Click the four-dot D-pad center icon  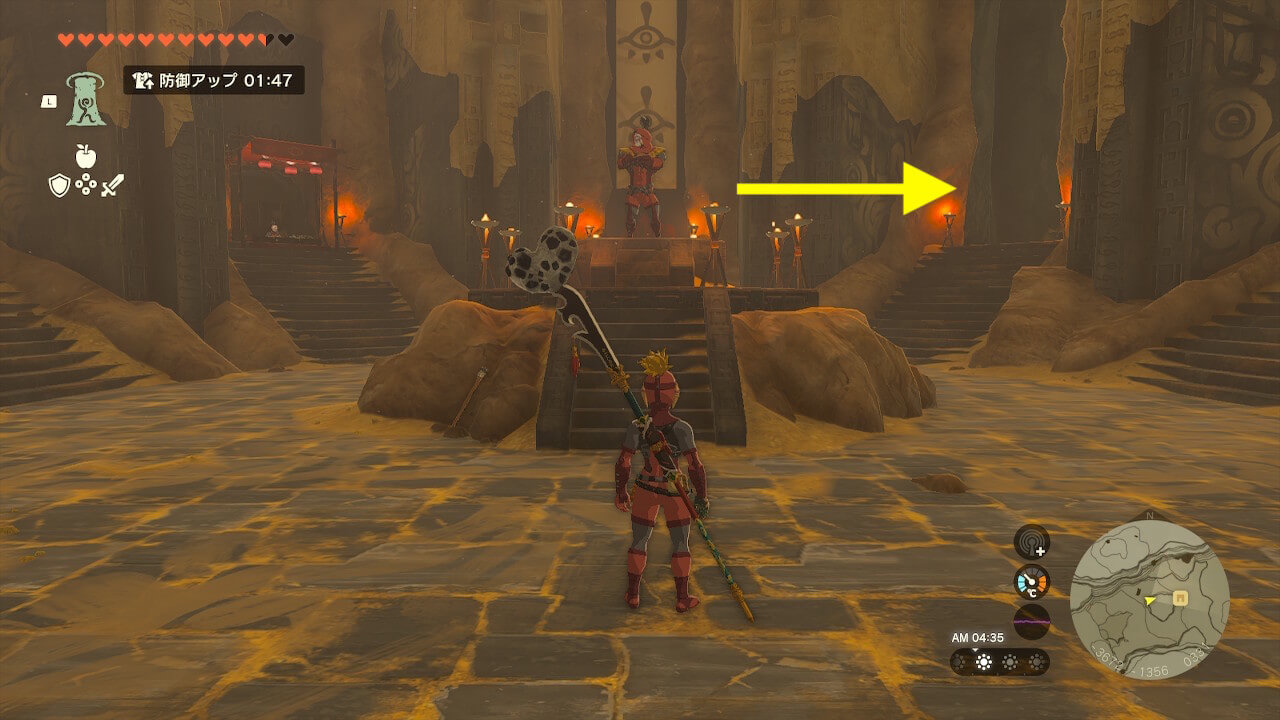(x=86, y=184)
